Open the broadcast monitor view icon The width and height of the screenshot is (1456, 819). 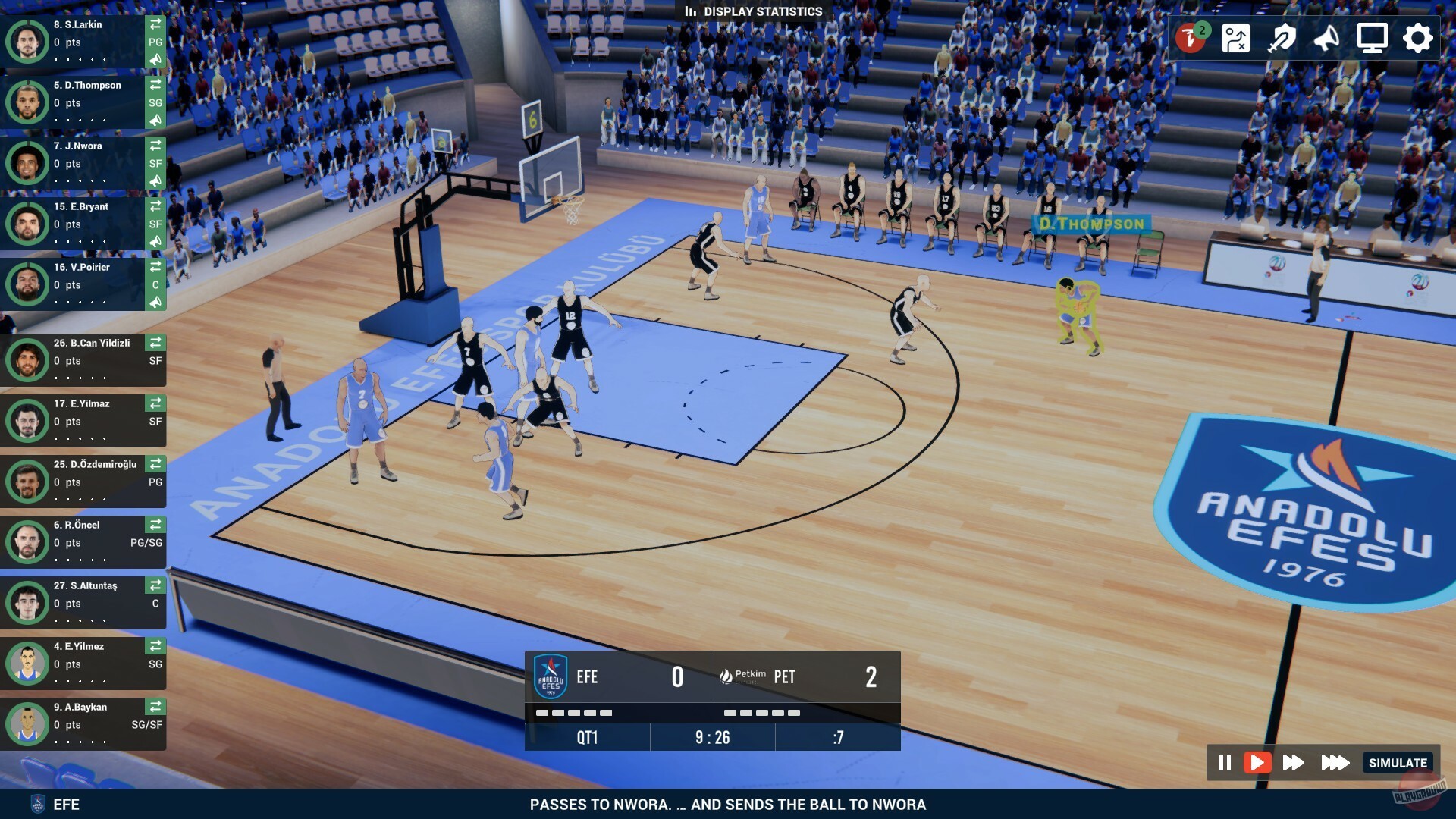(x=1373, y=36)
